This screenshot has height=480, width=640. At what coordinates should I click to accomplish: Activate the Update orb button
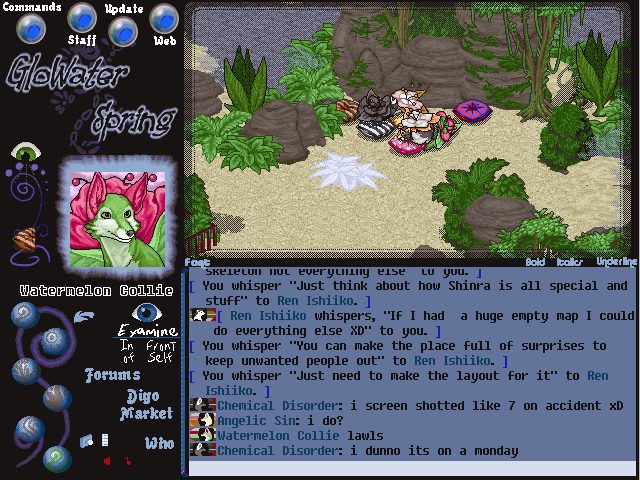click(x=123, y=30)
